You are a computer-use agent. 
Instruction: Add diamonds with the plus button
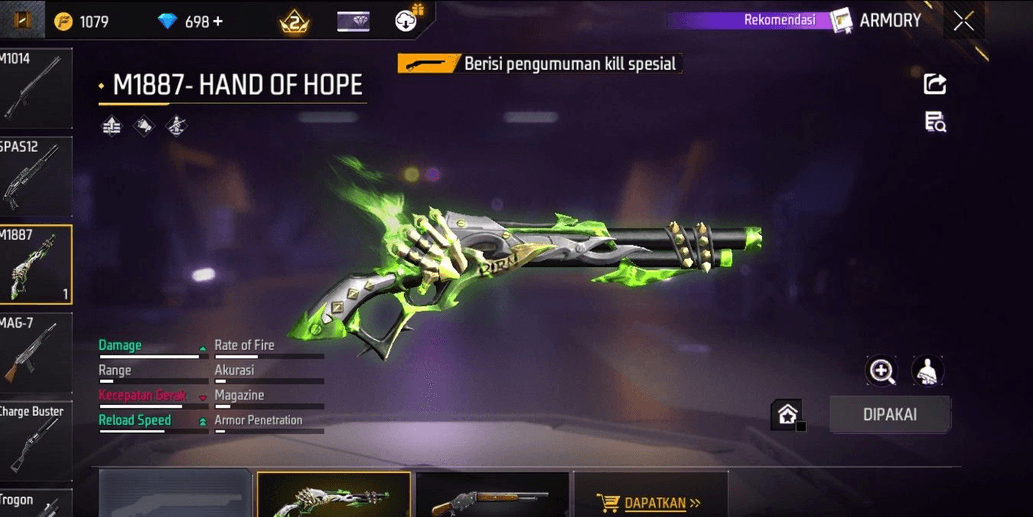tap(218, 21)
